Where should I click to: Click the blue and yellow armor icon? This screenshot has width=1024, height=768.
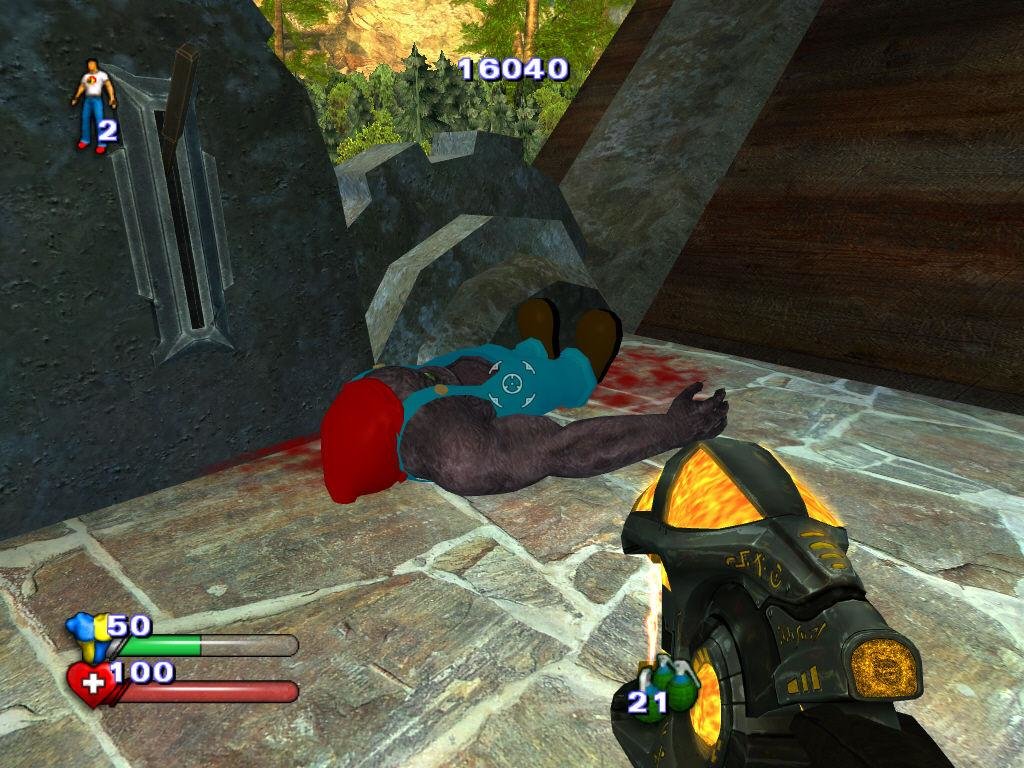(x=86, y=636)
